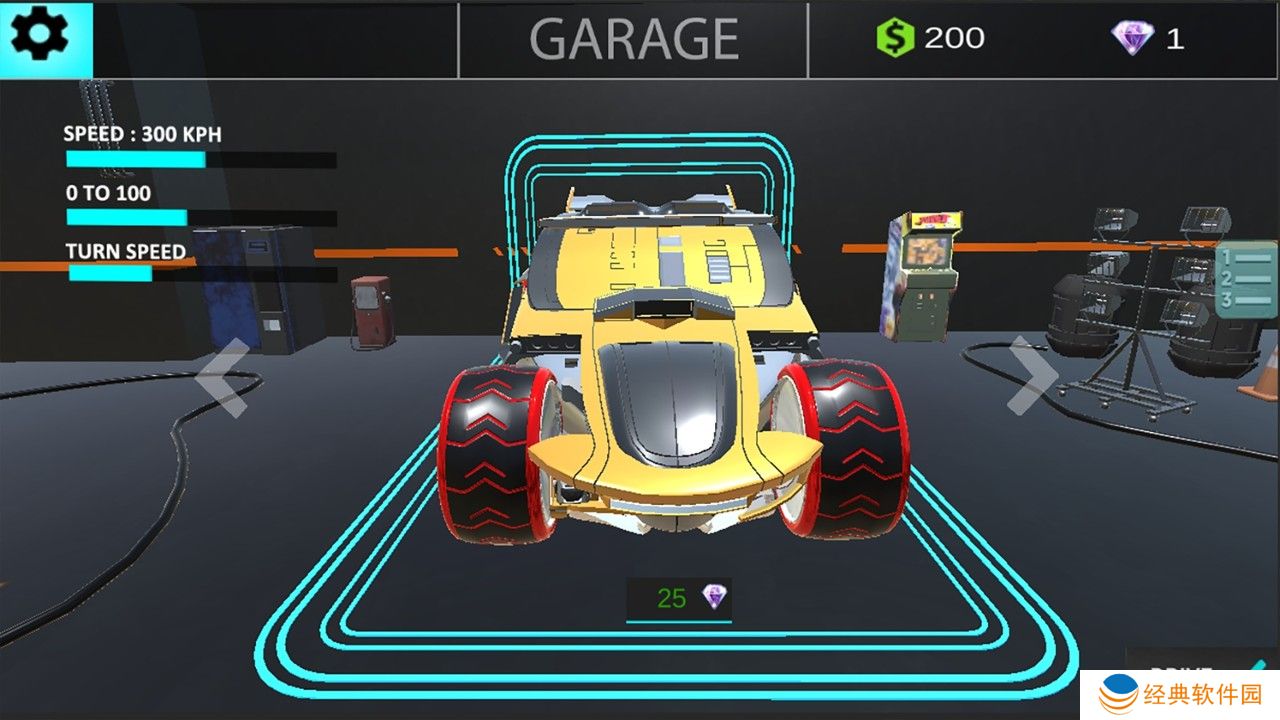Open the numbered list panel

[x=1246, y=280]
